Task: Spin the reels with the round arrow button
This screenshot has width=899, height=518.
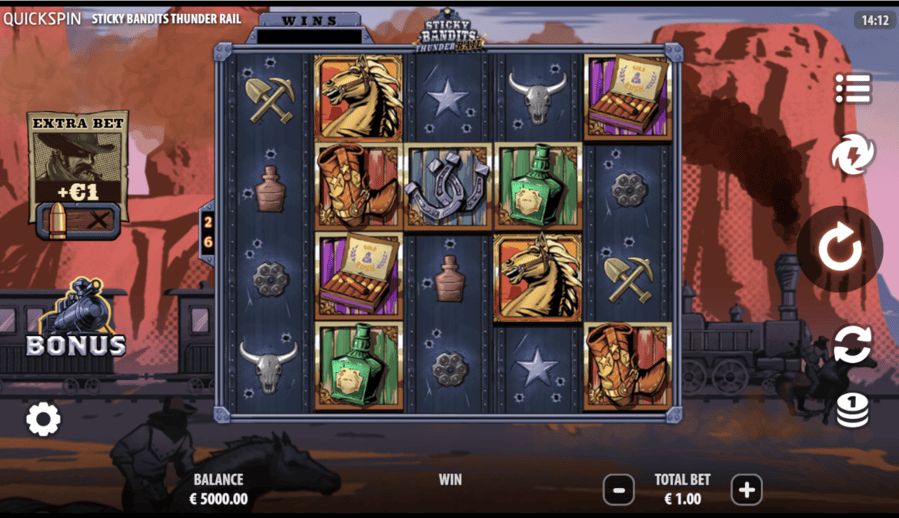Action: point(839,249)
